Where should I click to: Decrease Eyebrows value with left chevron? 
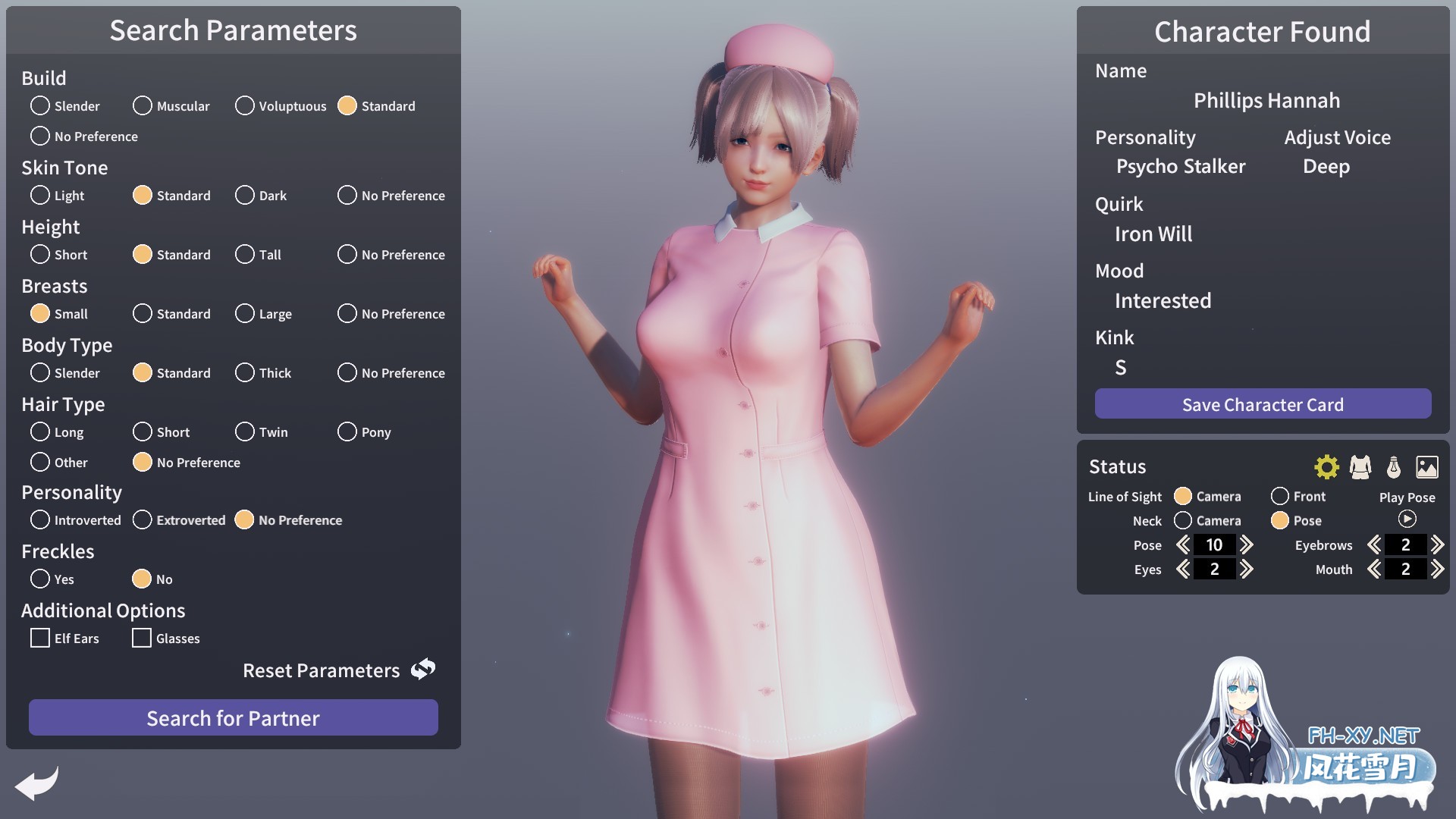coord(1374,544)
